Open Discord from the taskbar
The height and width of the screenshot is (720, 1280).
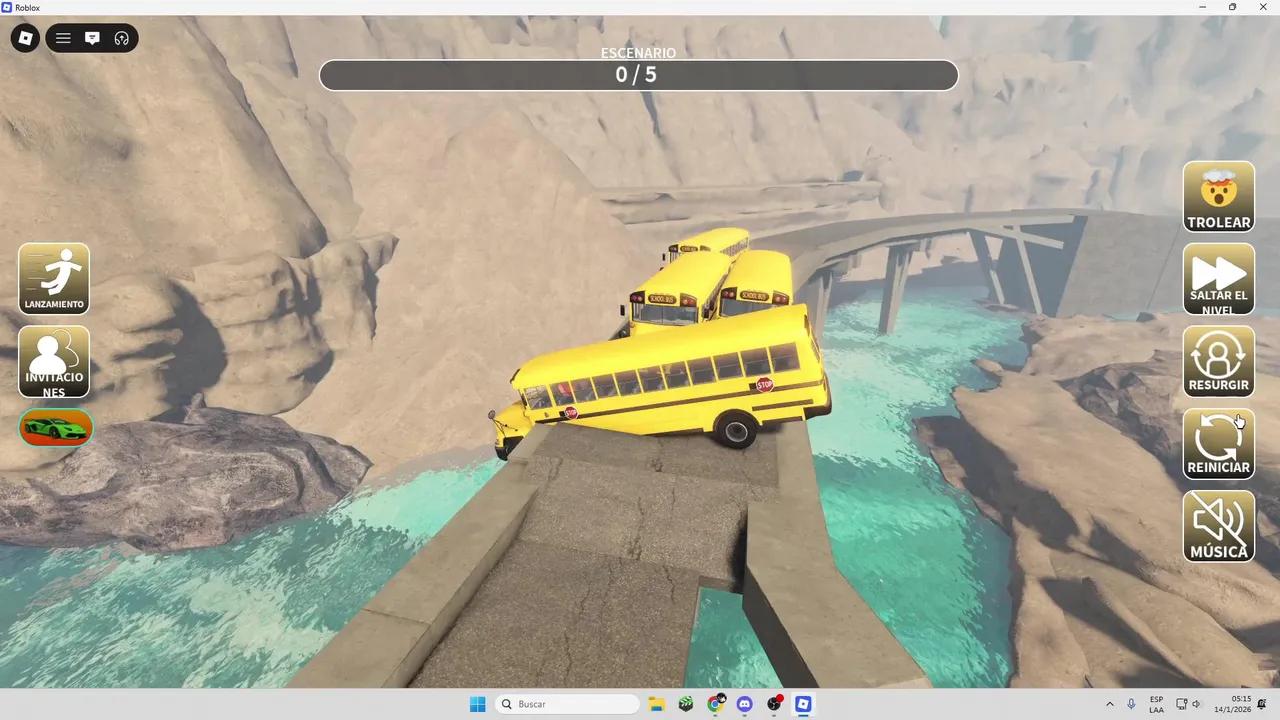click(x=744, y=704)
